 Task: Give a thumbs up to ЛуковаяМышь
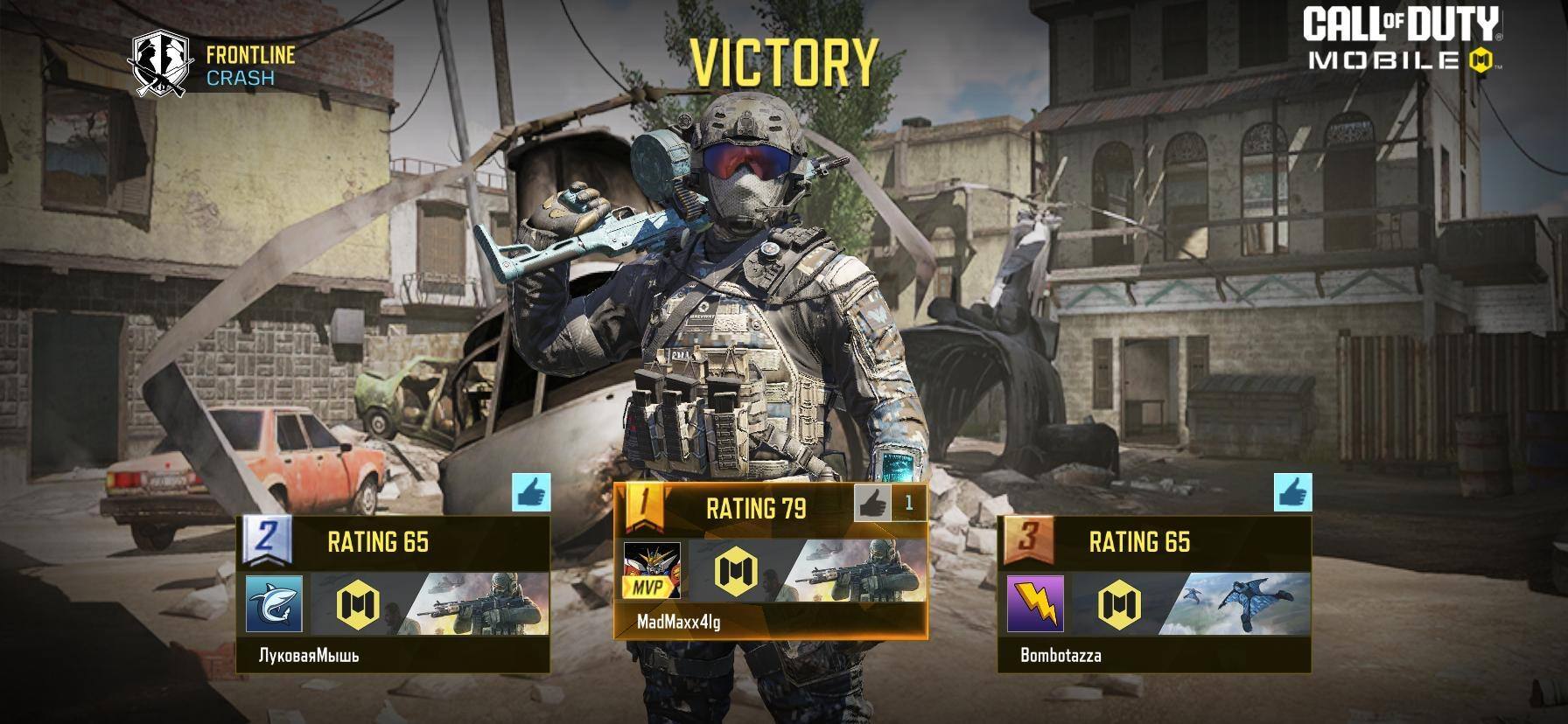point(531,492)
